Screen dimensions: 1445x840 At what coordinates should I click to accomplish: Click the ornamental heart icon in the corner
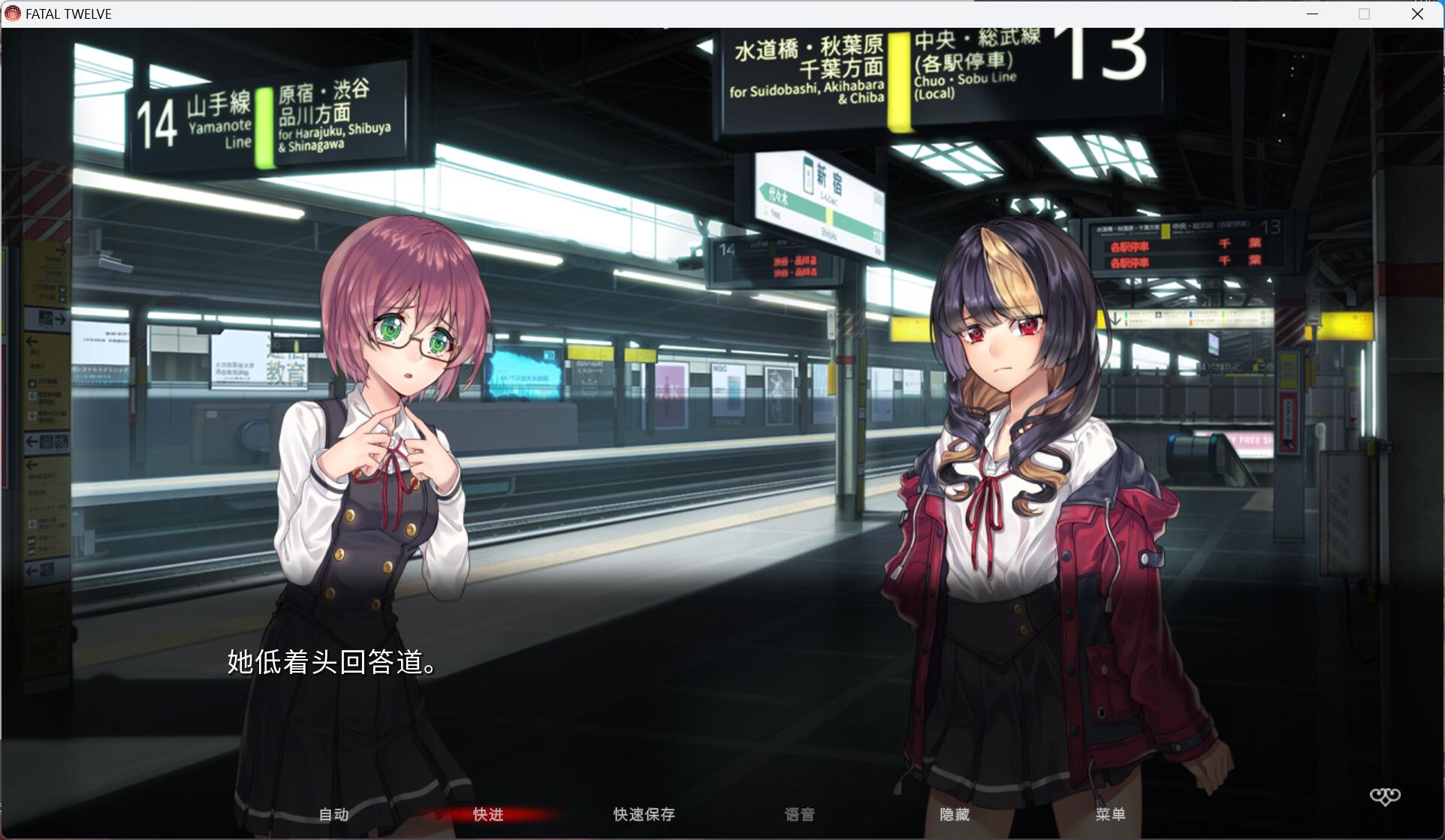1386,796
